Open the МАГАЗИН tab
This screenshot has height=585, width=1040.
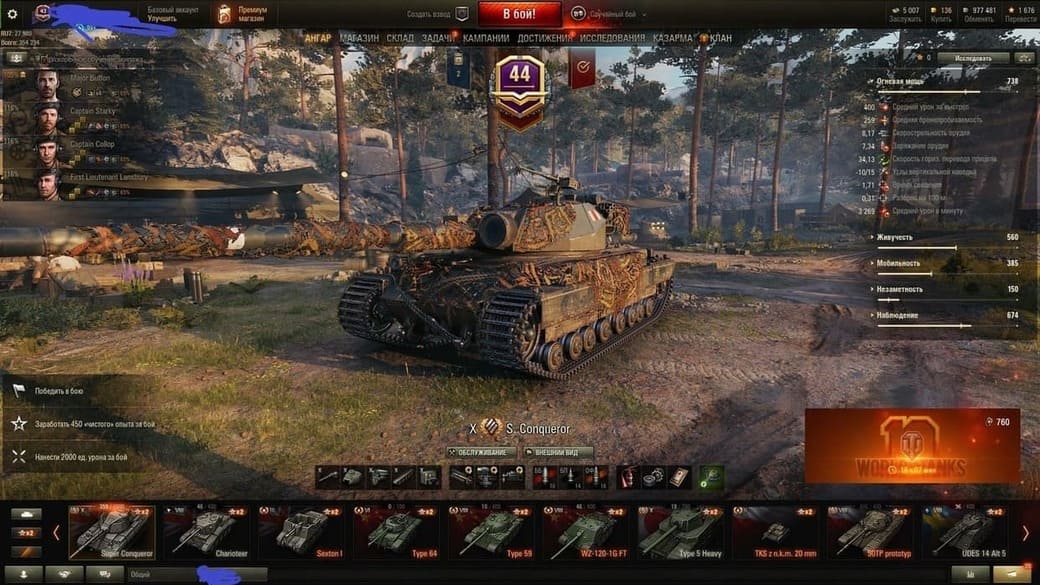[x=359, y=38]
